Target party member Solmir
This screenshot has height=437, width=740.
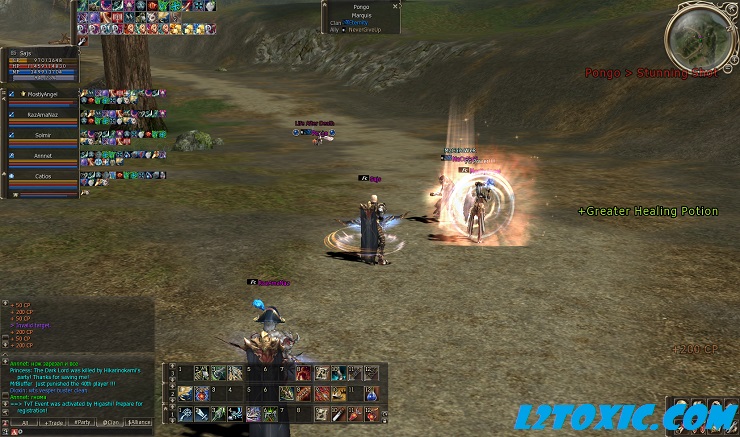click(x=42, y=135)
